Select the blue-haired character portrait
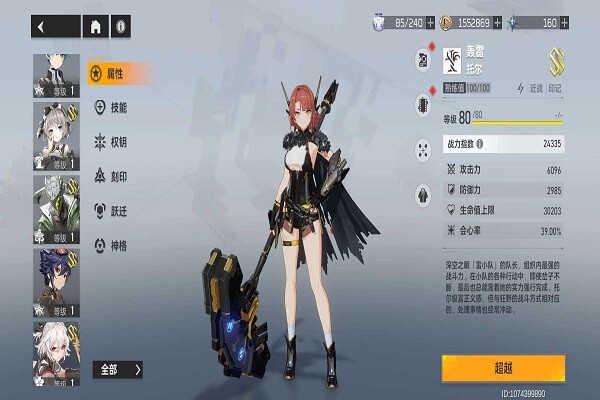This screenshot has width=600, height=400. [58, 278]
